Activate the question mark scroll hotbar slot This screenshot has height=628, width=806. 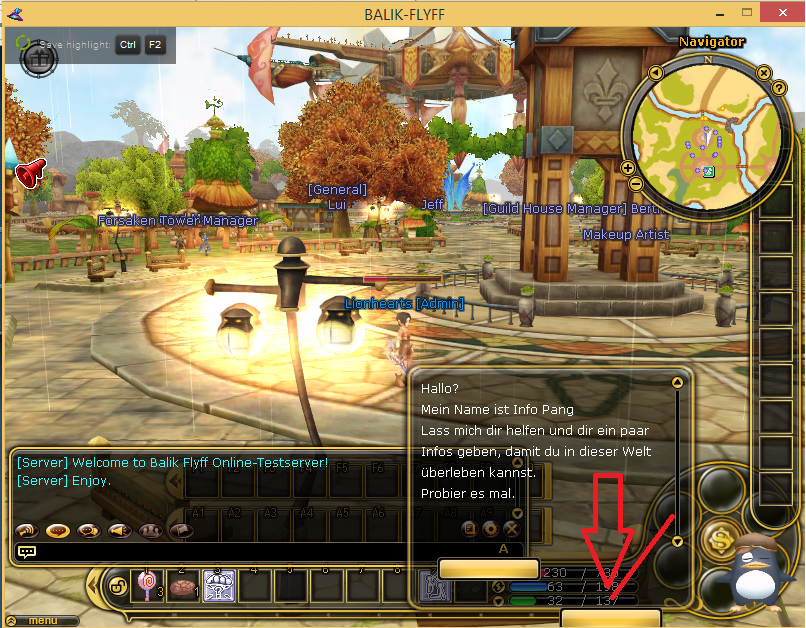click(x=218, y=586)
